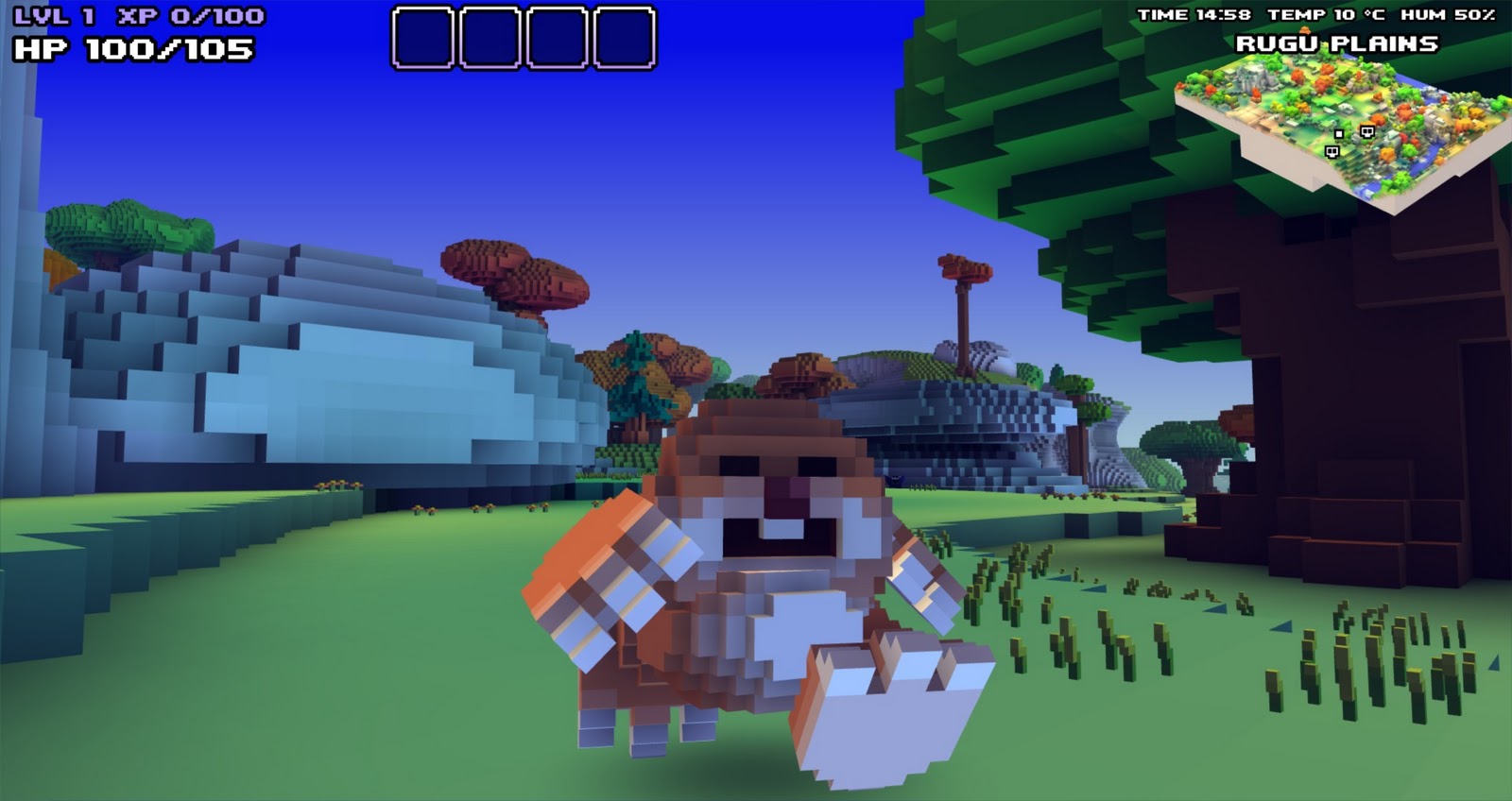Click the white player position marker on minimap
The image size is (1512, 801).
point(1338,133)
